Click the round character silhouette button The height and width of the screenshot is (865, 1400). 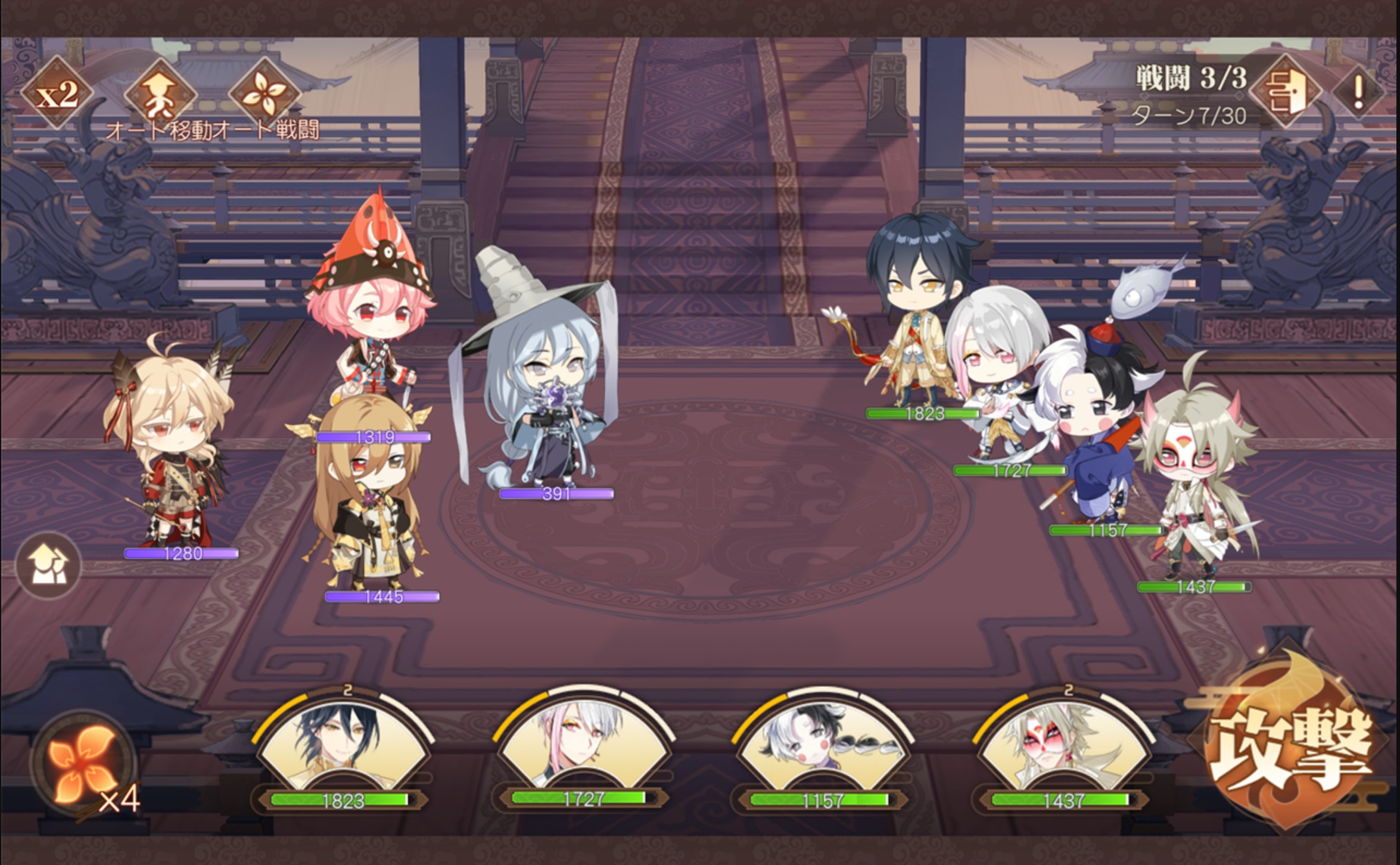click(x=48, y=565)
